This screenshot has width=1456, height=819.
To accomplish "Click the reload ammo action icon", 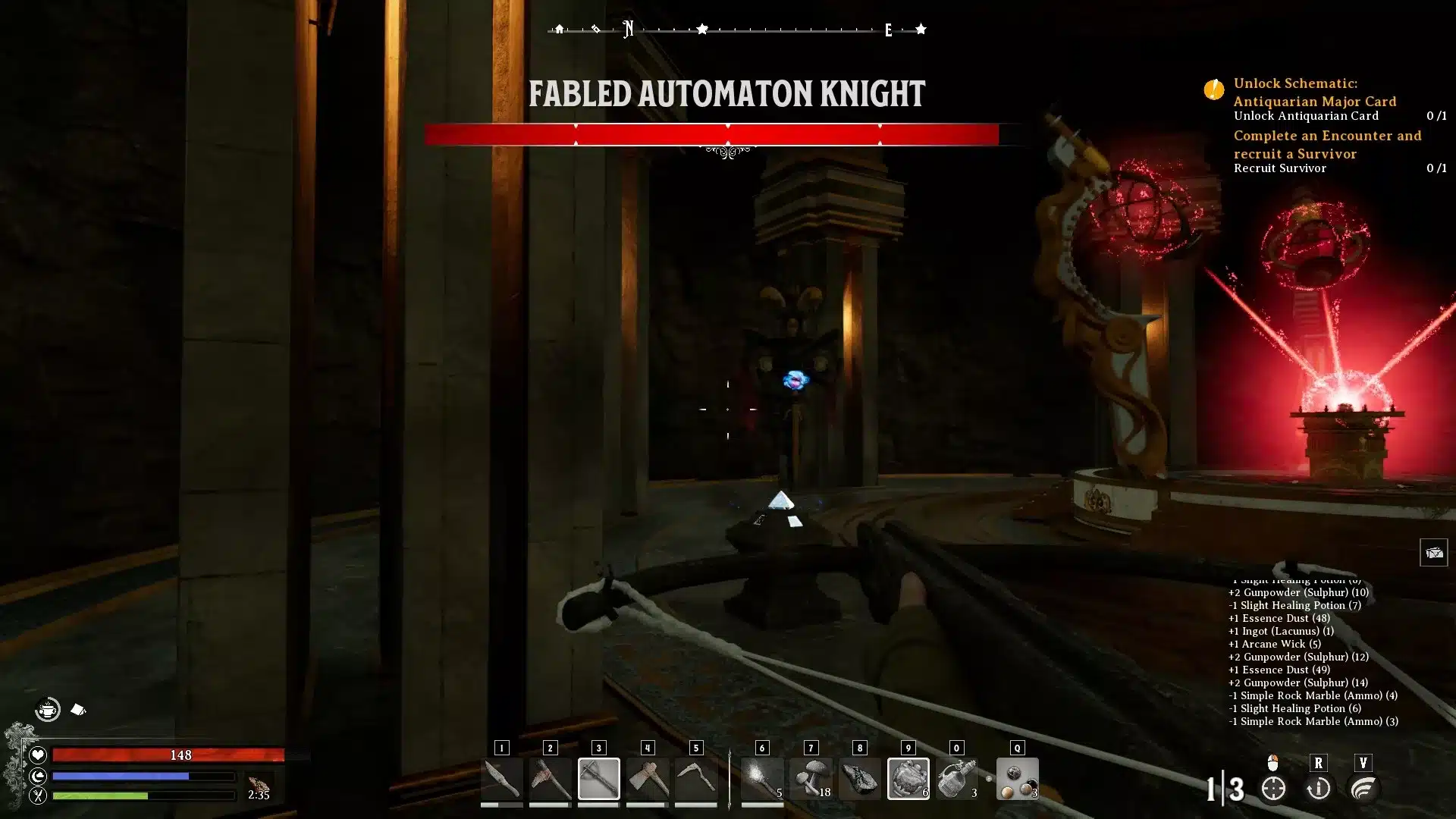I will [1318, 789].
